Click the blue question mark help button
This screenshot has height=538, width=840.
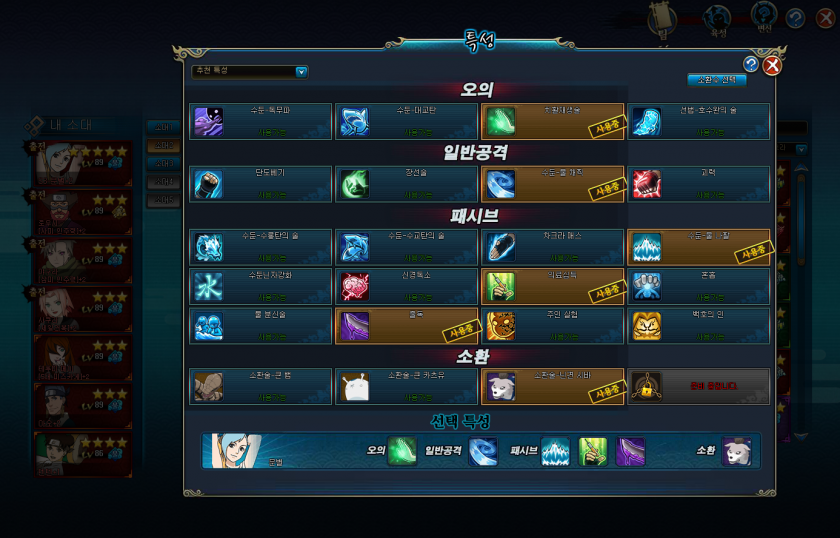point(751,64)
